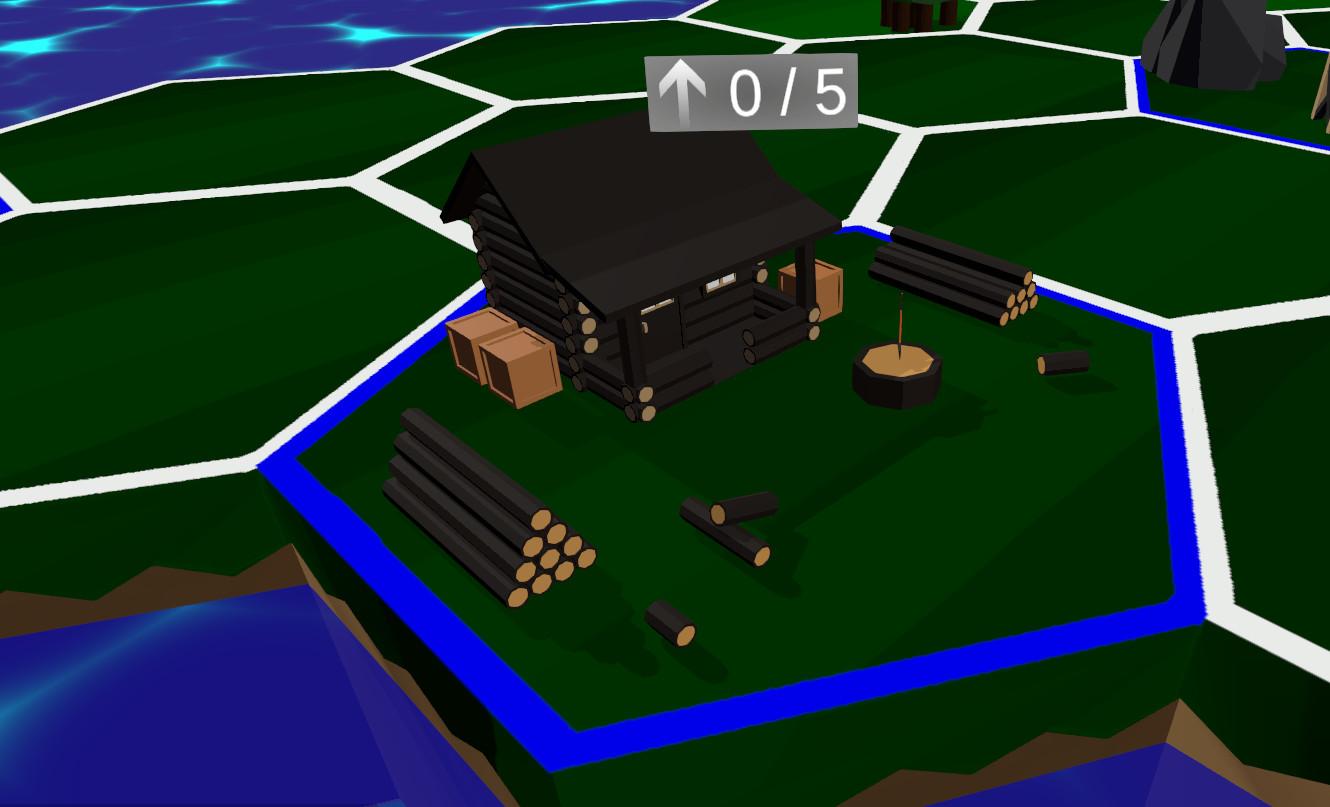Click the sword stuck in the stump
1330x807 pixels.
[x=900, y=325]
